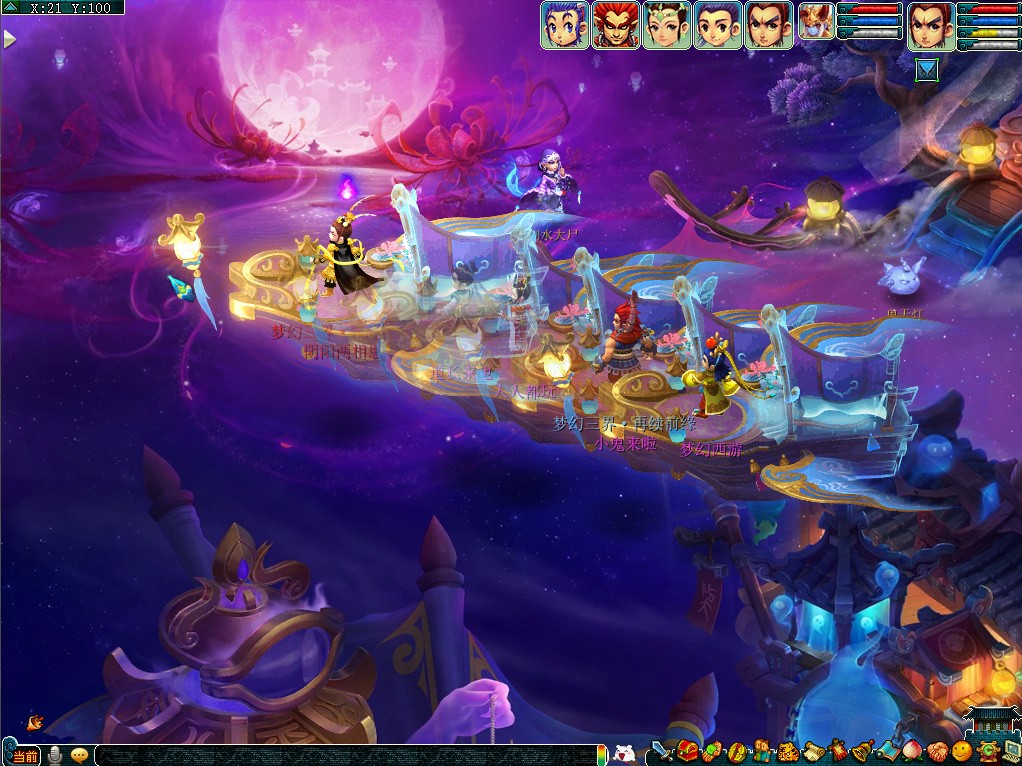Click the sword attack icon in toolbar
Screen dimensions: 1022x766
click(662, 751)
